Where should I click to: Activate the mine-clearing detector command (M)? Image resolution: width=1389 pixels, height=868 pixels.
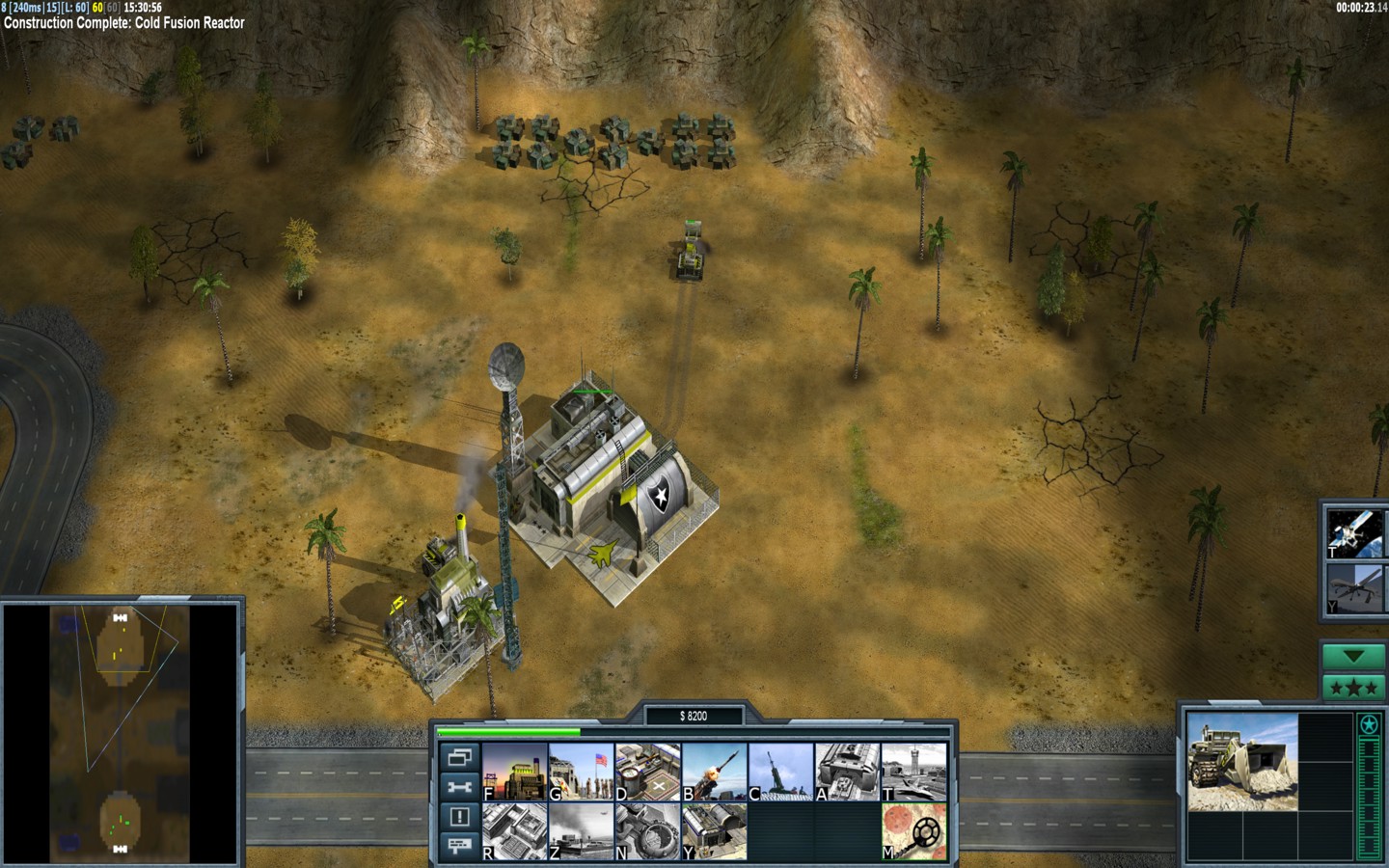click(x=913, y=831)
